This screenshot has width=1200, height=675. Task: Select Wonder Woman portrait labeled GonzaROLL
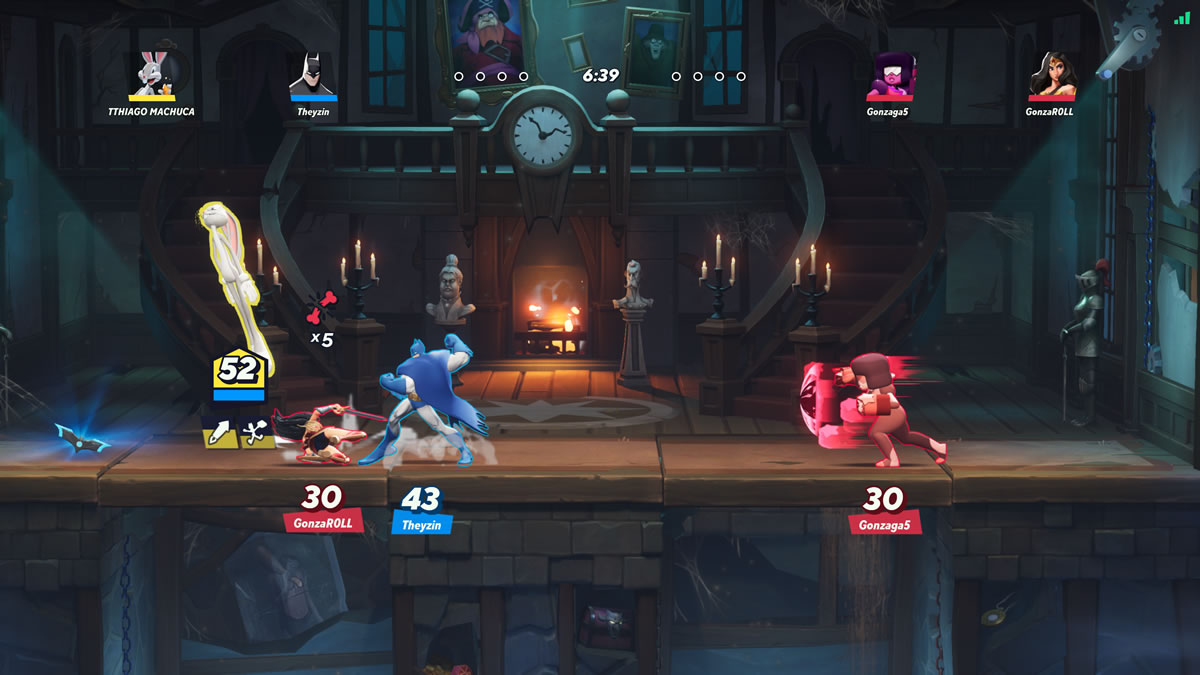click(x=1052, y=76)
